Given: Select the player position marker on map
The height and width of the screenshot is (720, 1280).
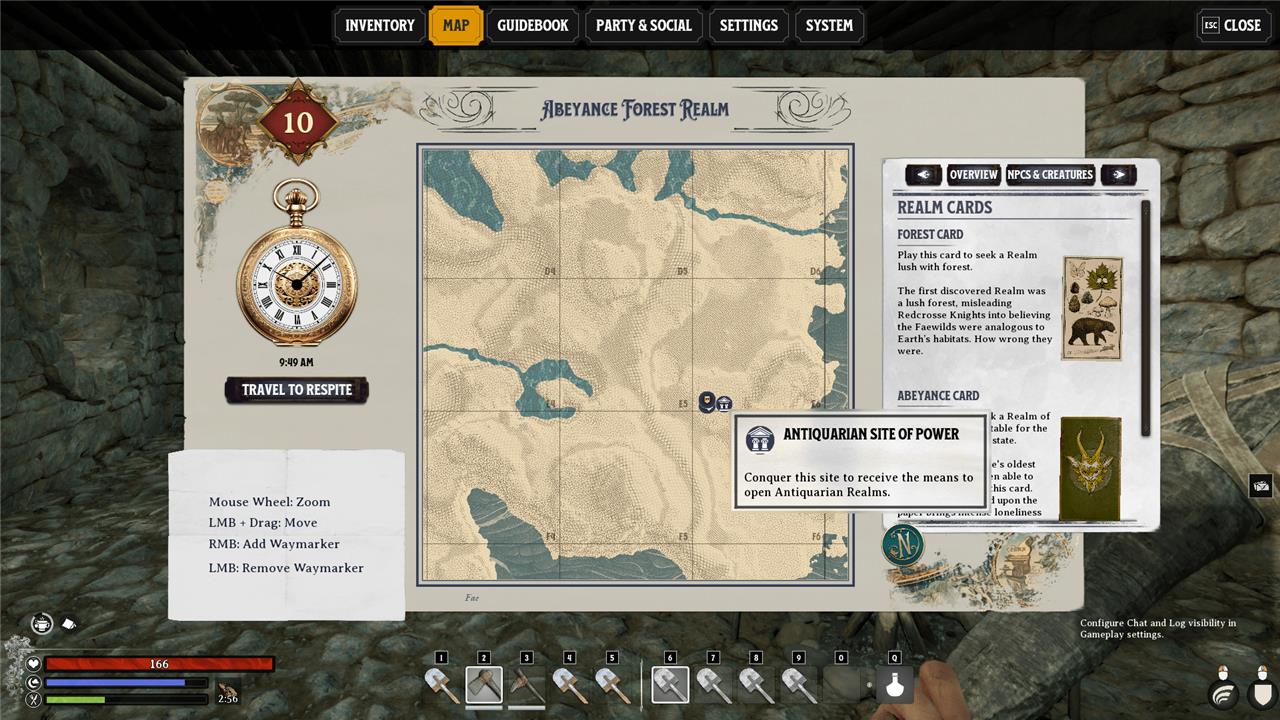Looking at the screenshot, I should 706,402.
